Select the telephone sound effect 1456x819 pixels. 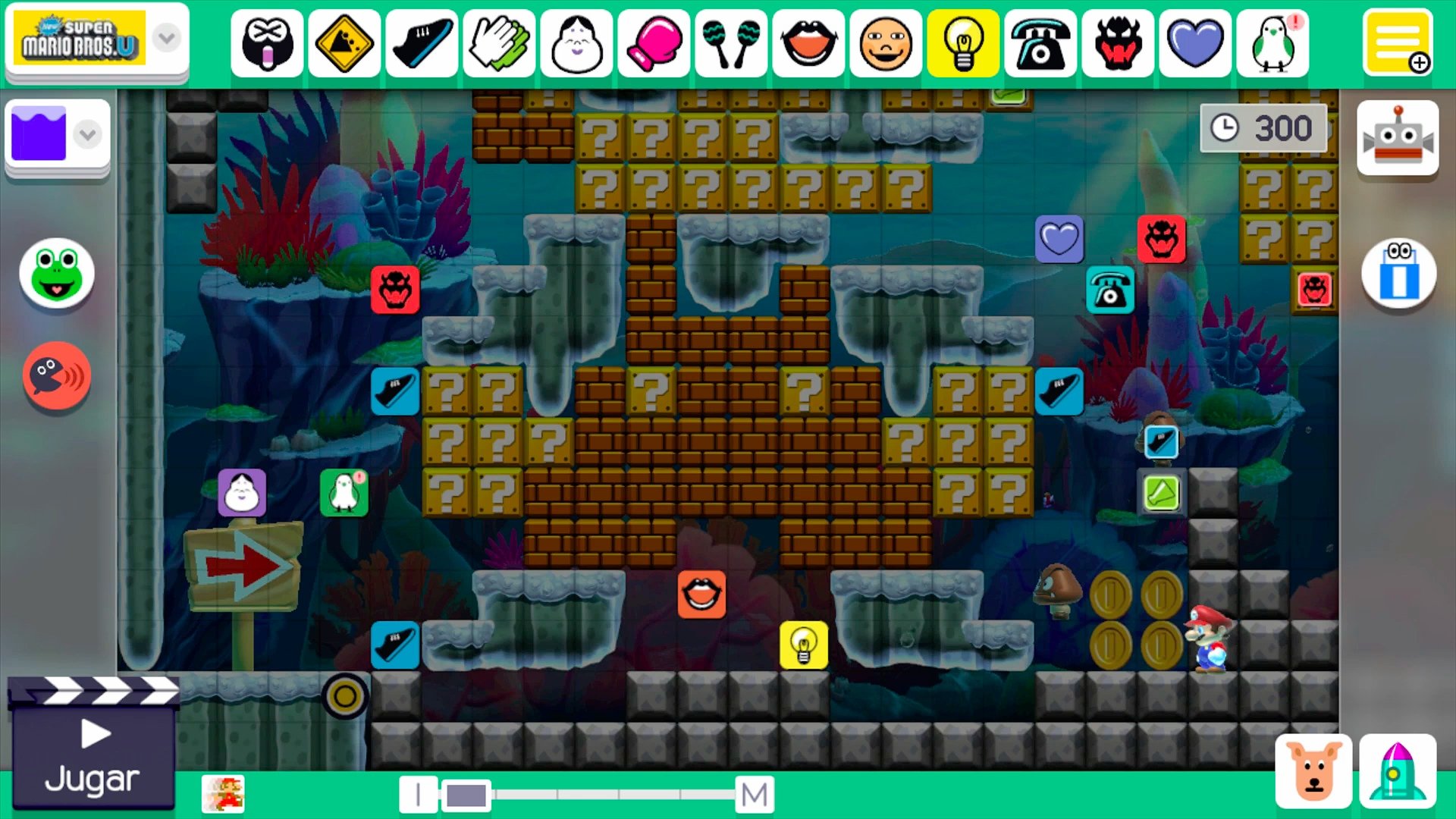pos(1040,43)
